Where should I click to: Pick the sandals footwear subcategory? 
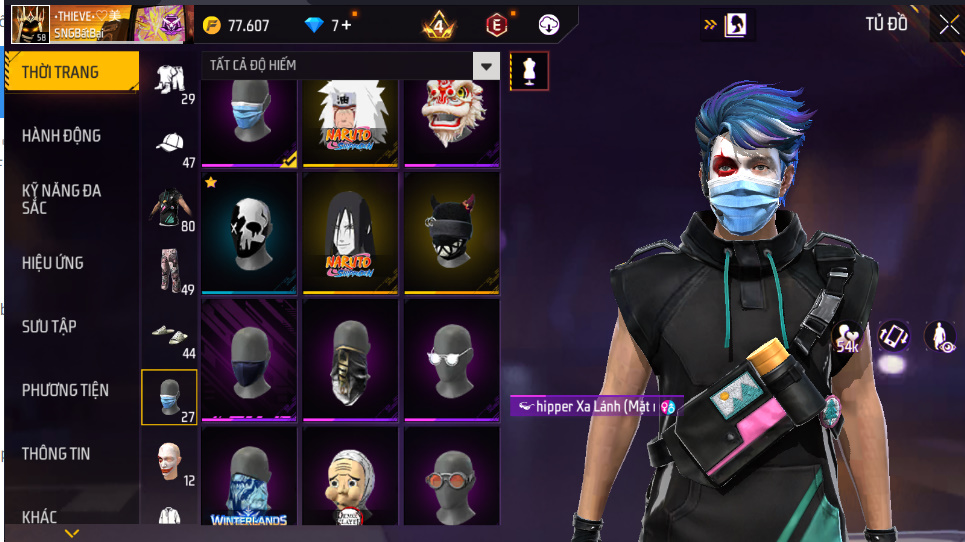(x=170, y=333)
